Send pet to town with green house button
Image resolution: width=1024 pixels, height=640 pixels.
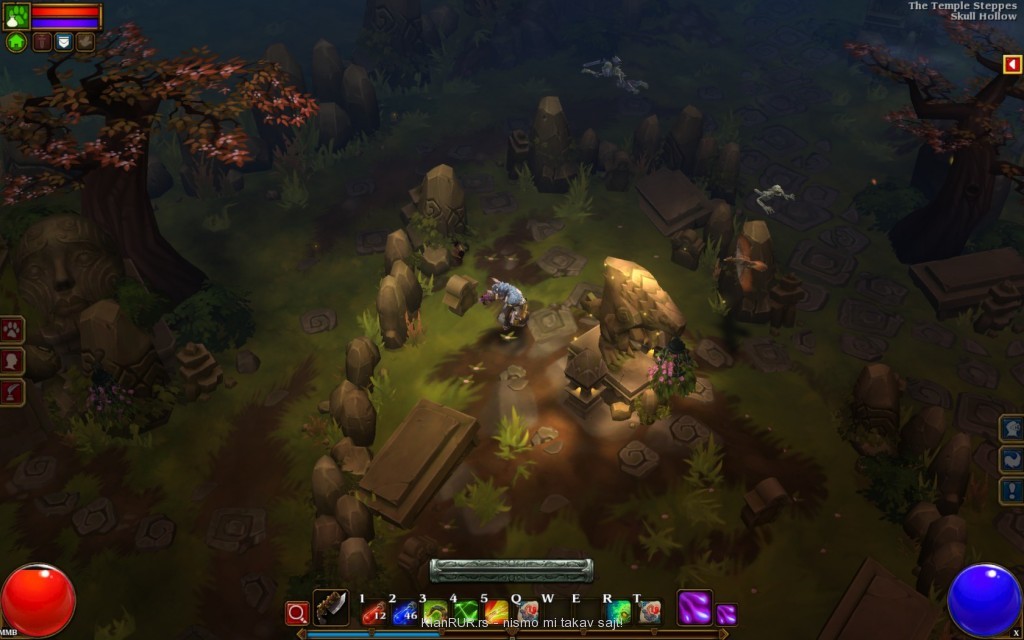pos(16,42)
